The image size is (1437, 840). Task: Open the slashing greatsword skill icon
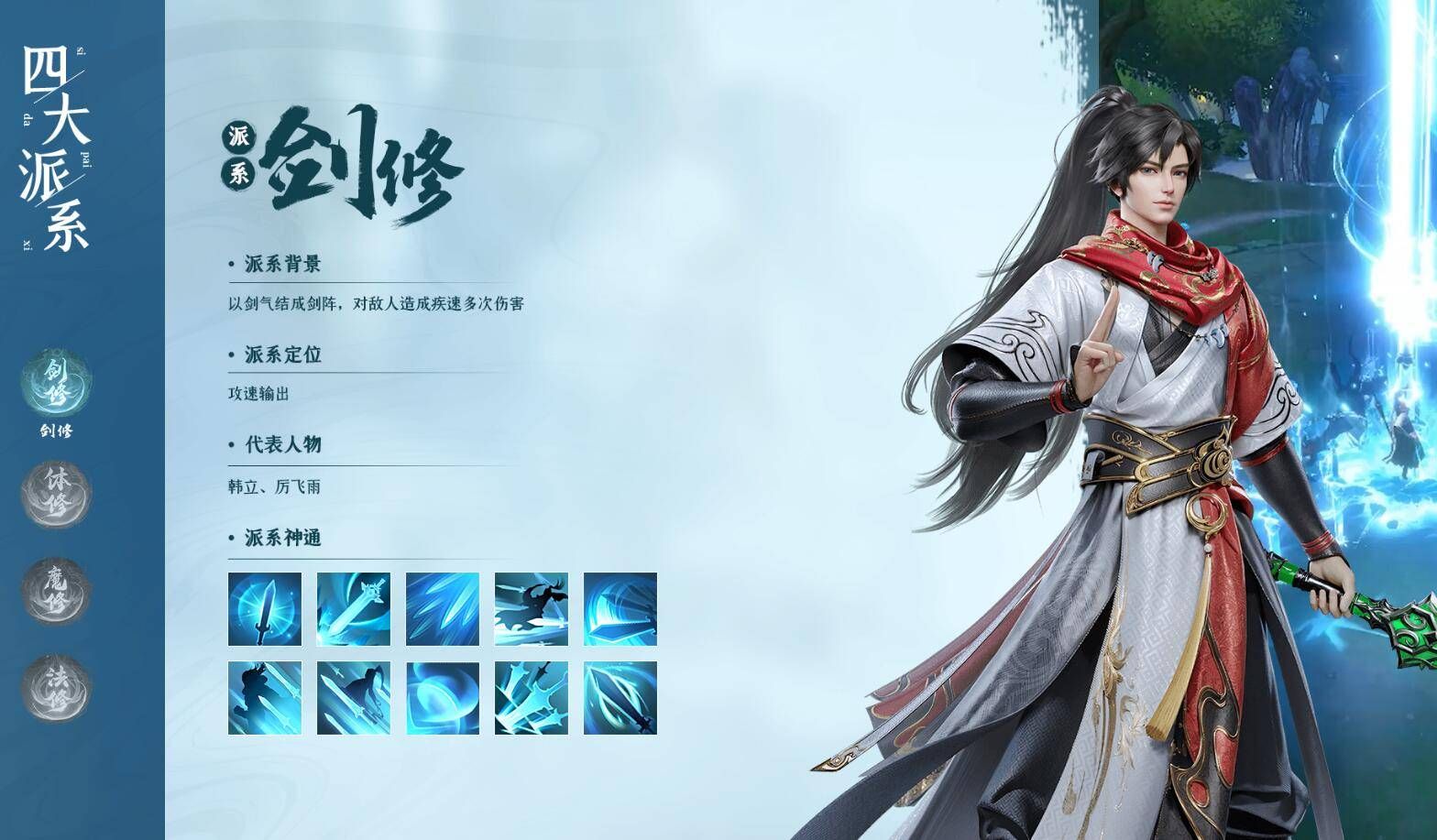pyautogui.click(x=354, y=609)
